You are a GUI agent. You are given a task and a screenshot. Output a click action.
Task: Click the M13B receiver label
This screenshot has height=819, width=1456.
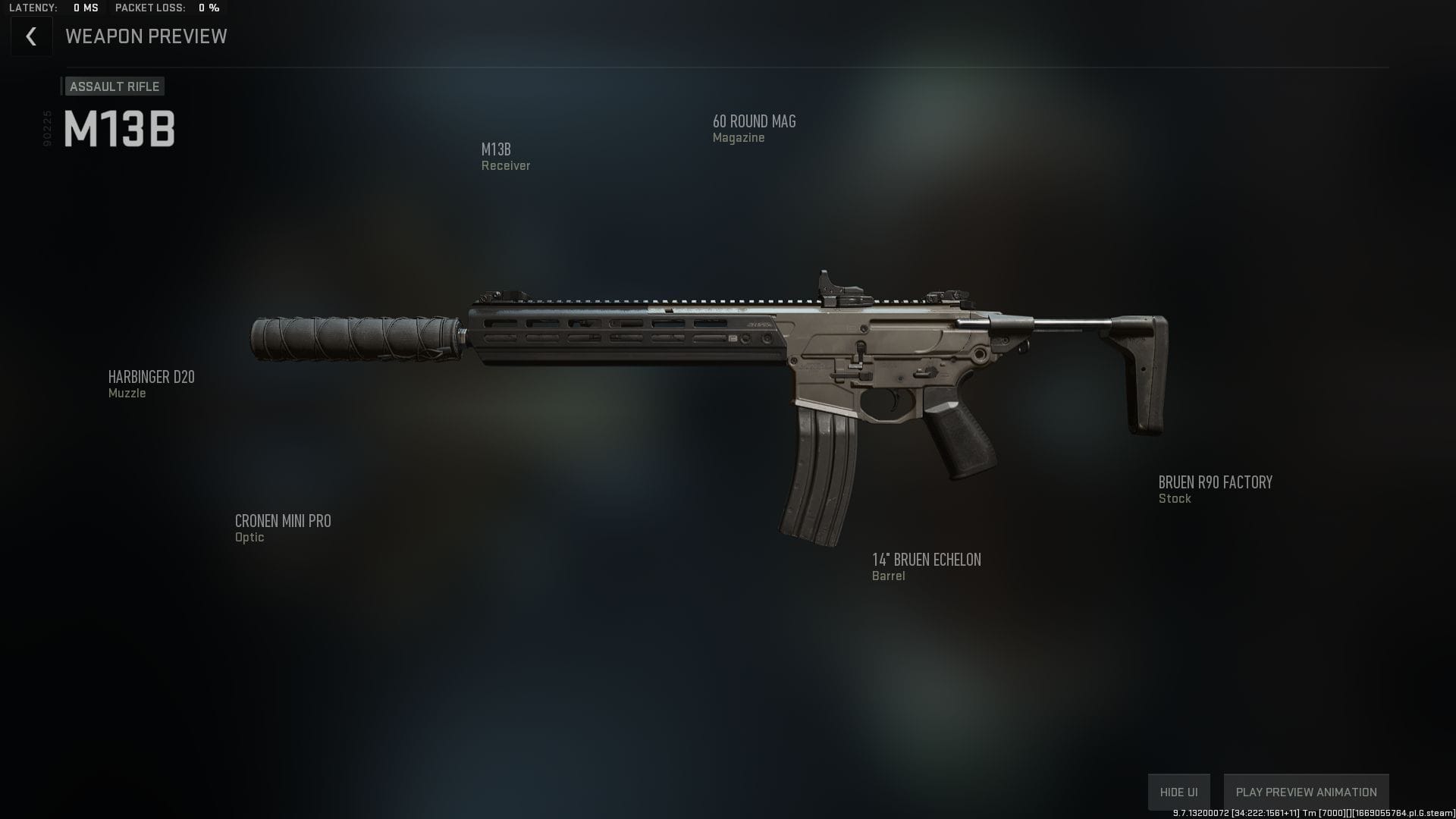pos(504,155)
